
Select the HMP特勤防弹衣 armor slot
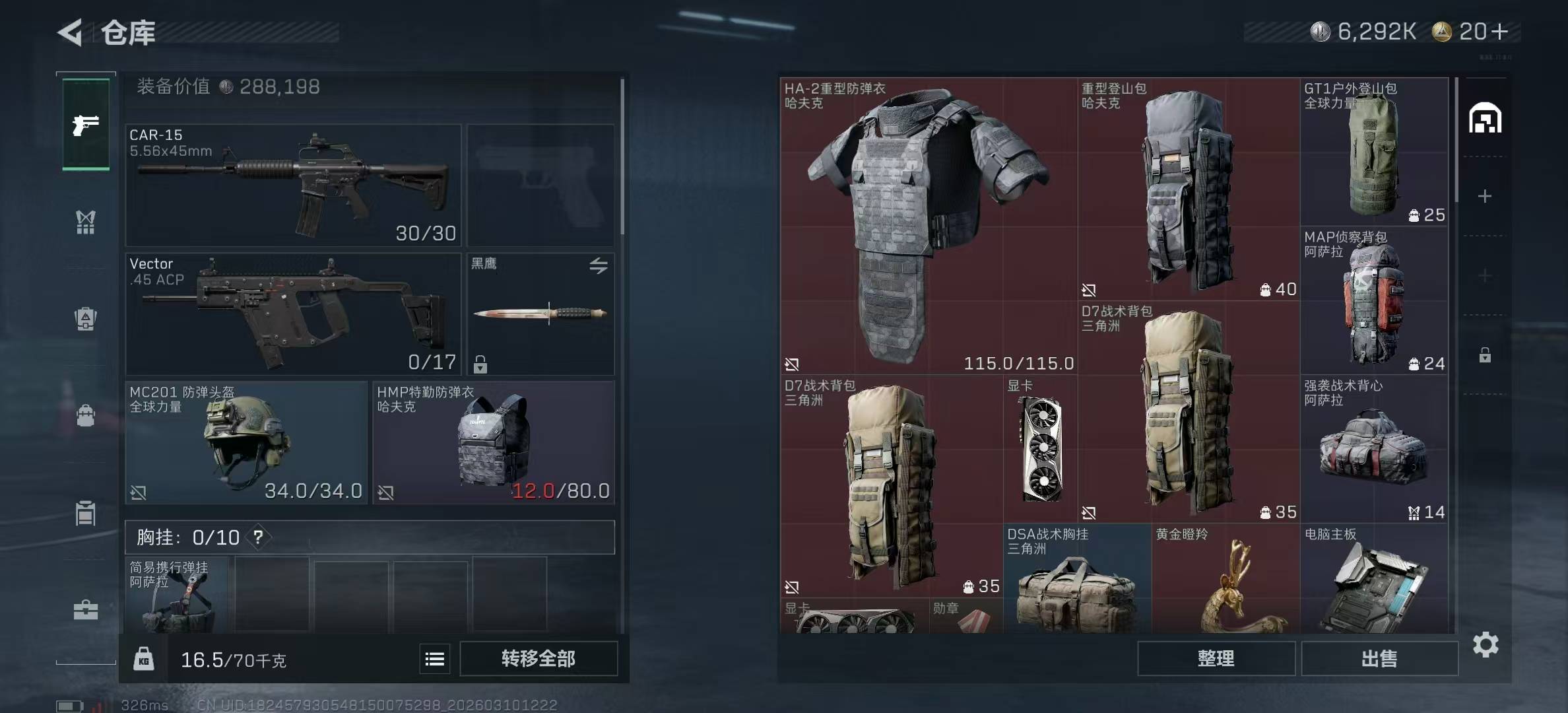click(x=494, y=442)
